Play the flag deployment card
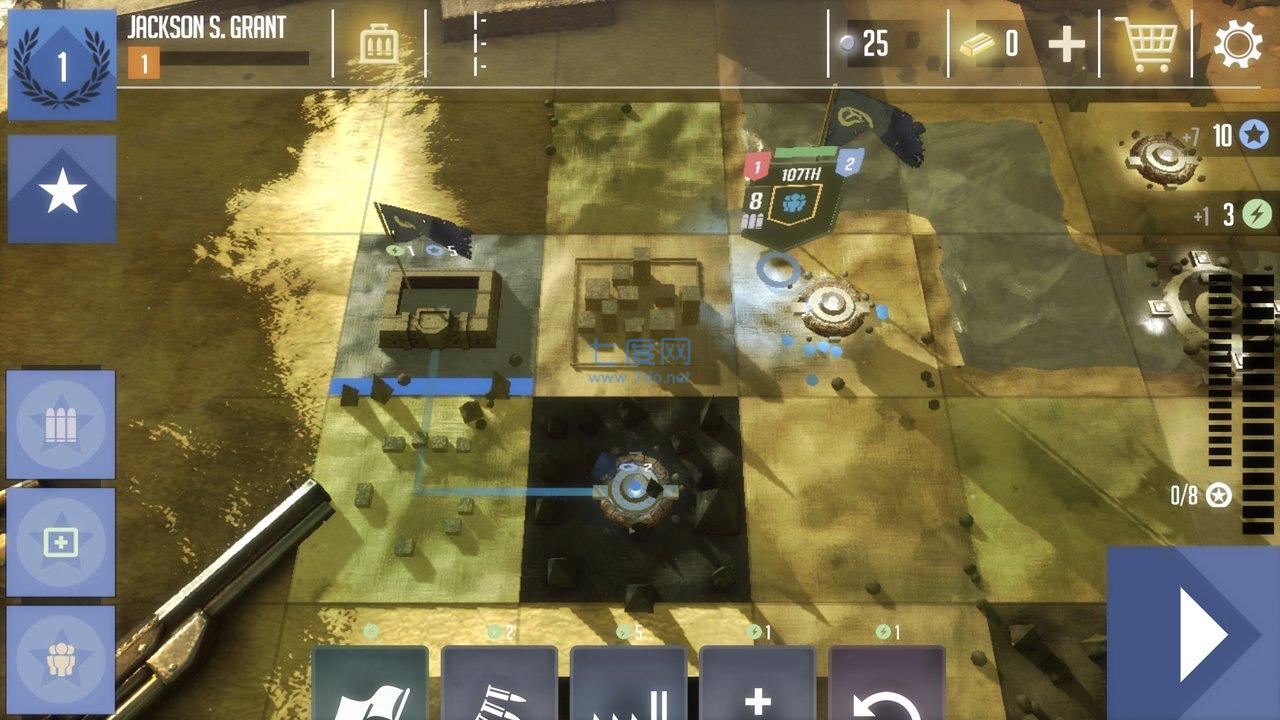The height and width of the screenshot is (720, 1280). click(x=369, y=688)
